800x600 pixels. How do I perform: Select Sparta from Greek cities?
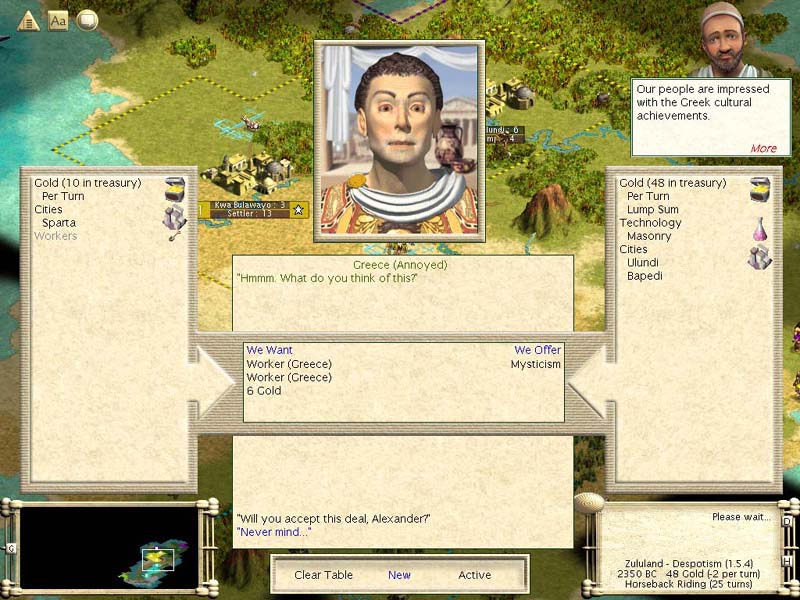click(59, 223)
